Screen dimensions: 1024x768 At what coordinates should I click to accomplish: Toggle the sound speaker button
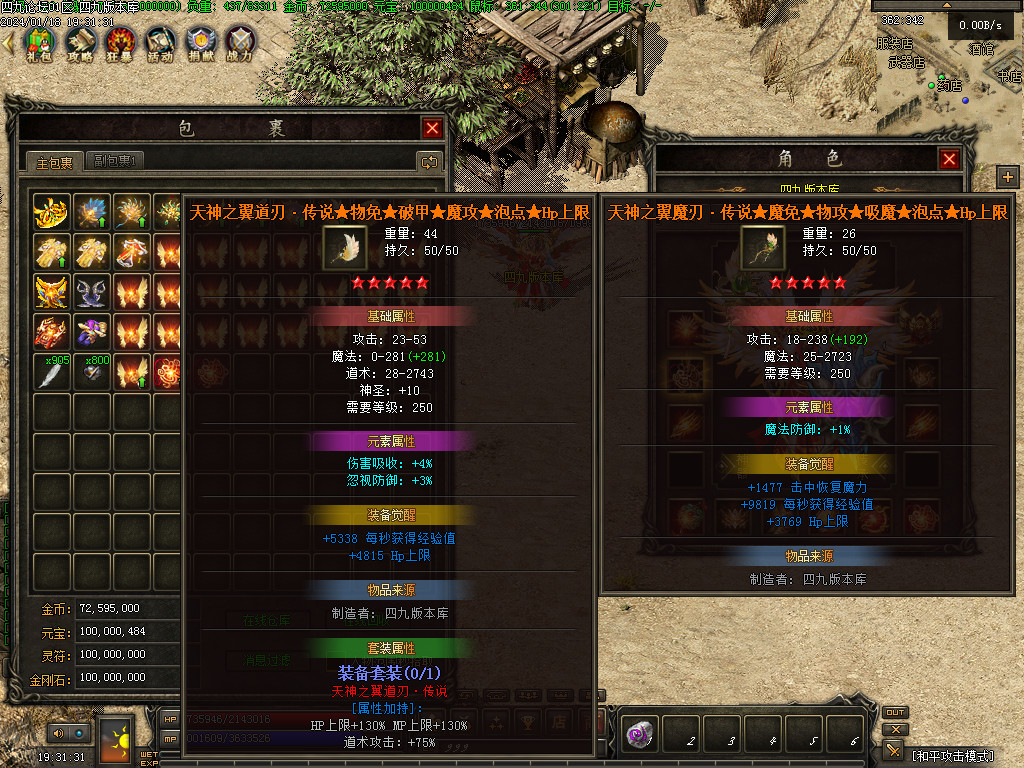(x=57, y=734)
